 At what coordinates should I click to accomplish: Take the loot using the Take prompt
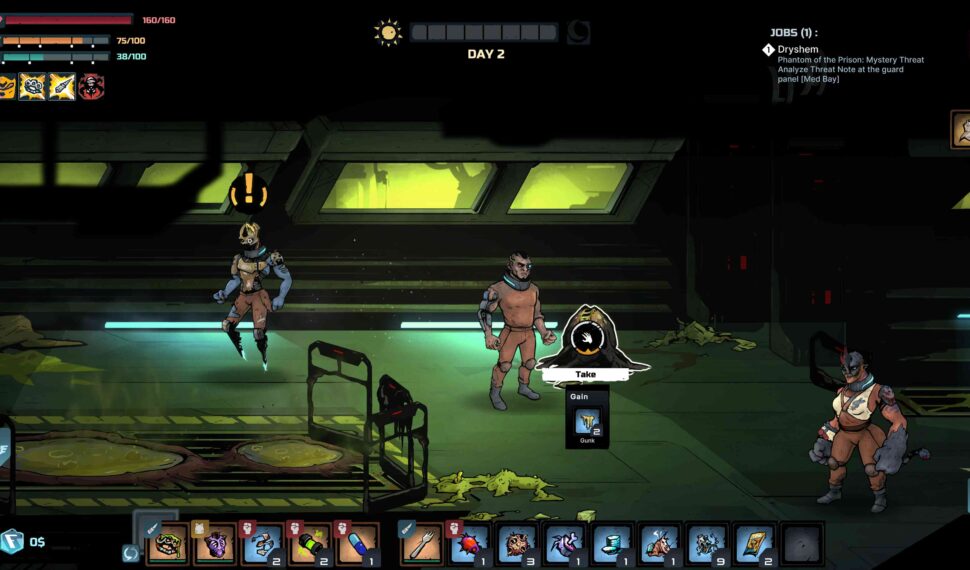tap(586, 374)
